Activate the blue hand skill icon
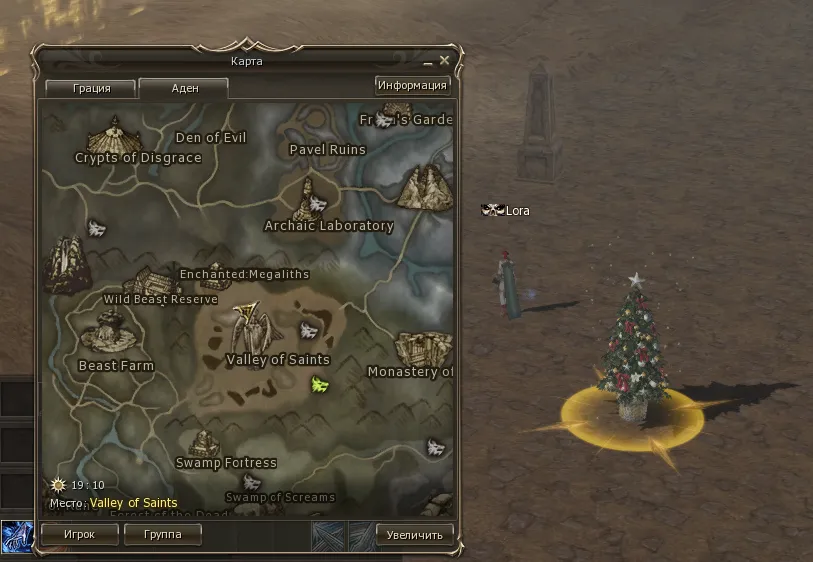Viewport: 813px width, 562px height. (x=16, y=536)
